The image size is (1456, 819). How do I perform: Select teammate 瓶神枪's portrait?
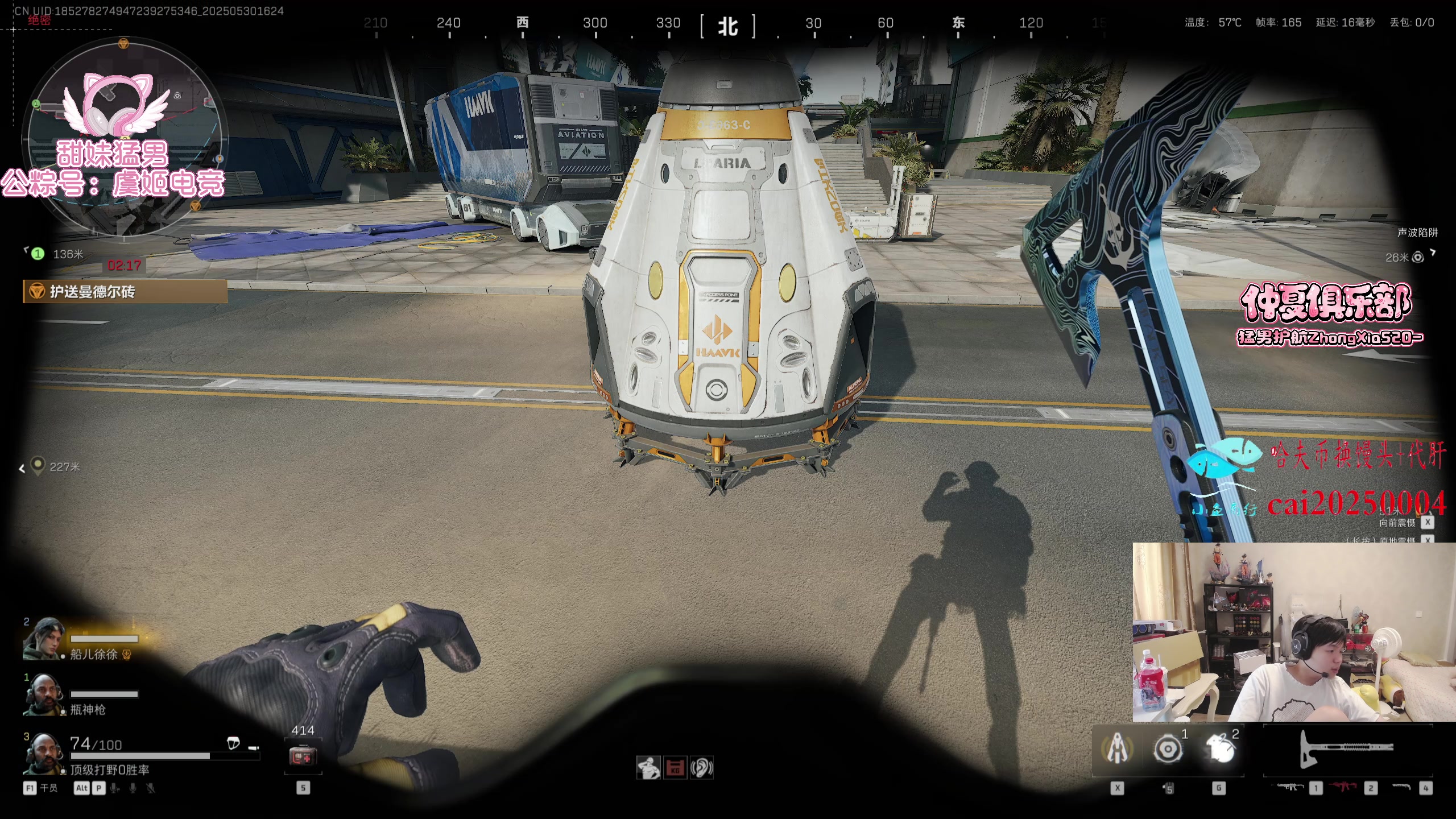pyautogui.click(x=43, y=694)
